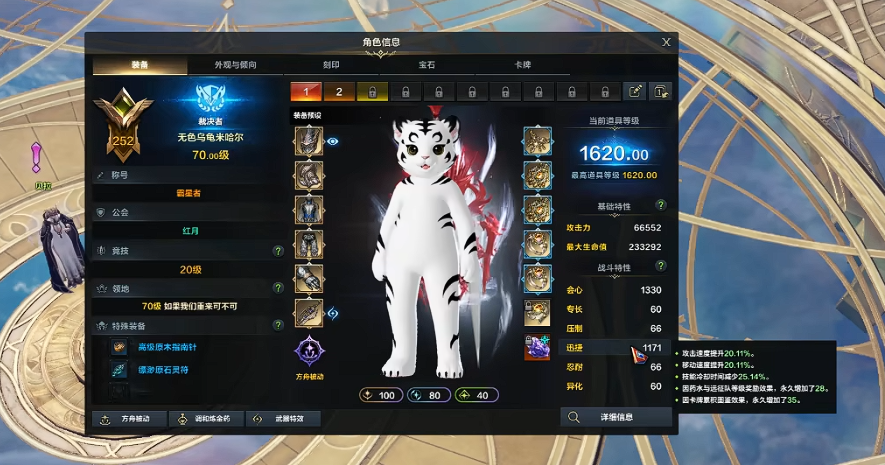885x465 pixels.
Task: Click the preset edit pencil icon
Action: coord(635,92)
